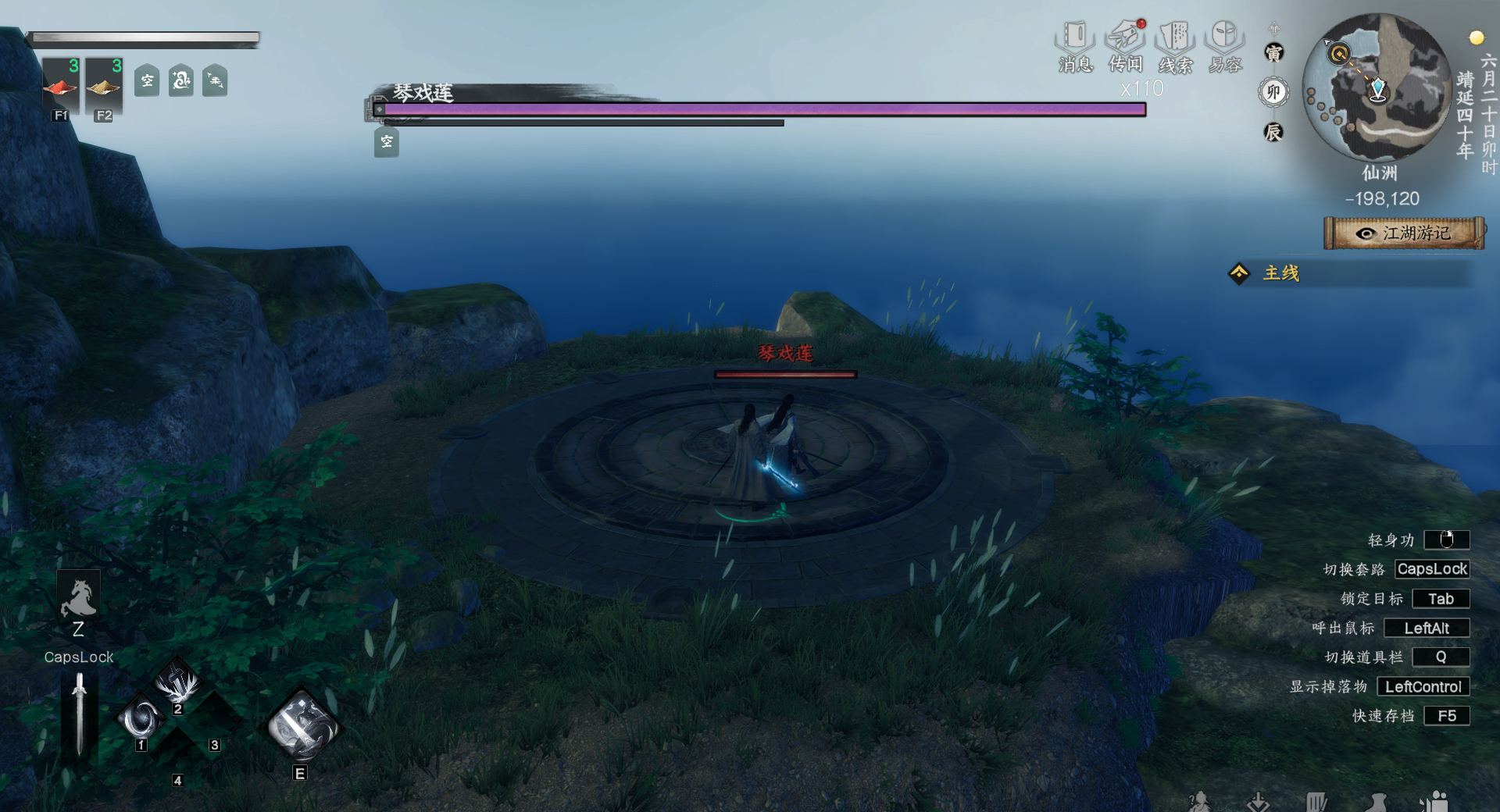Image resolution: width=1500 pixels, height=812 pixels.
Task: Select the gold quest marker on the minimap
Action: coord(1339,54)
